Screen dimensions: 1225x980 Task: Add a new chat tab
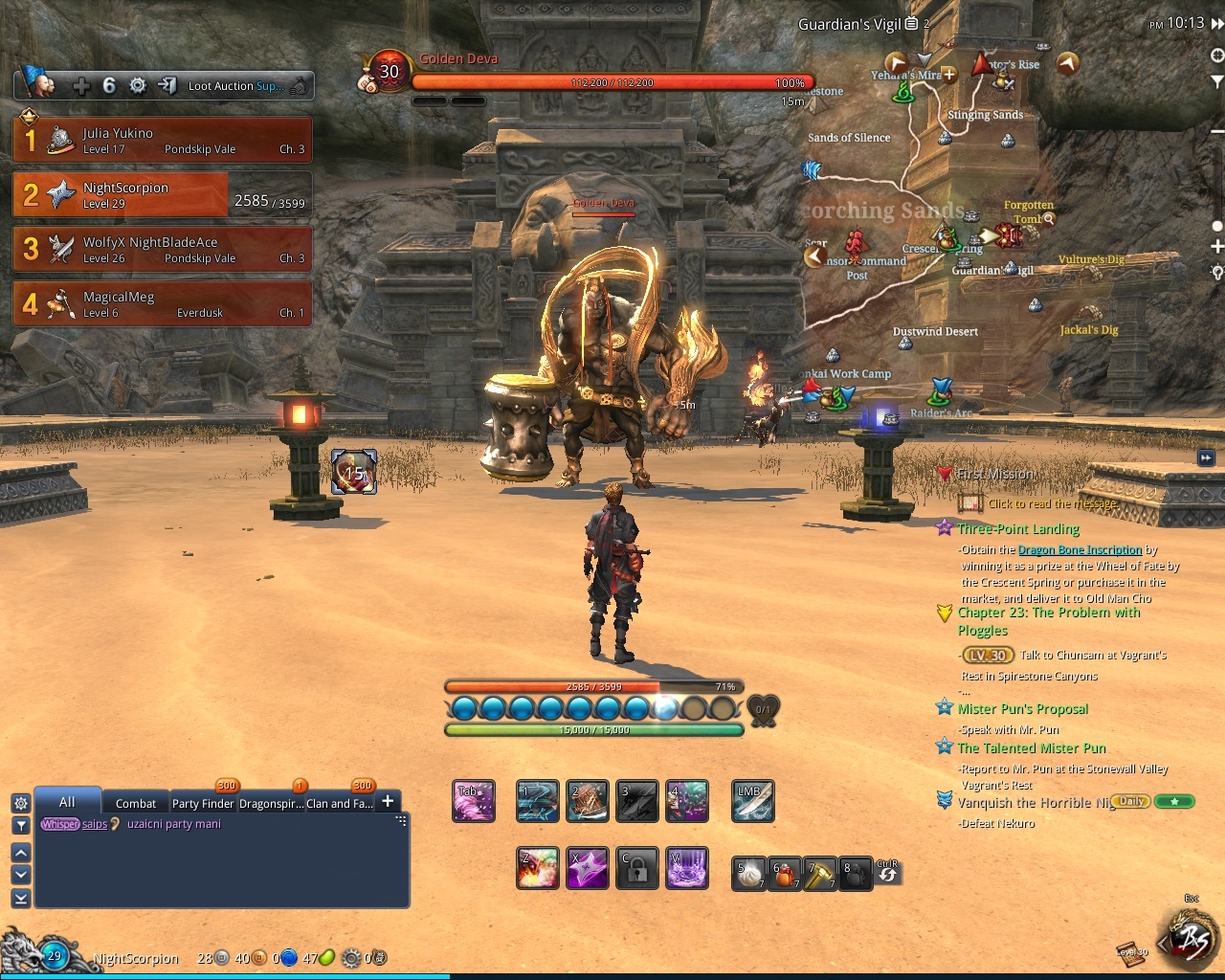(388, 801)
